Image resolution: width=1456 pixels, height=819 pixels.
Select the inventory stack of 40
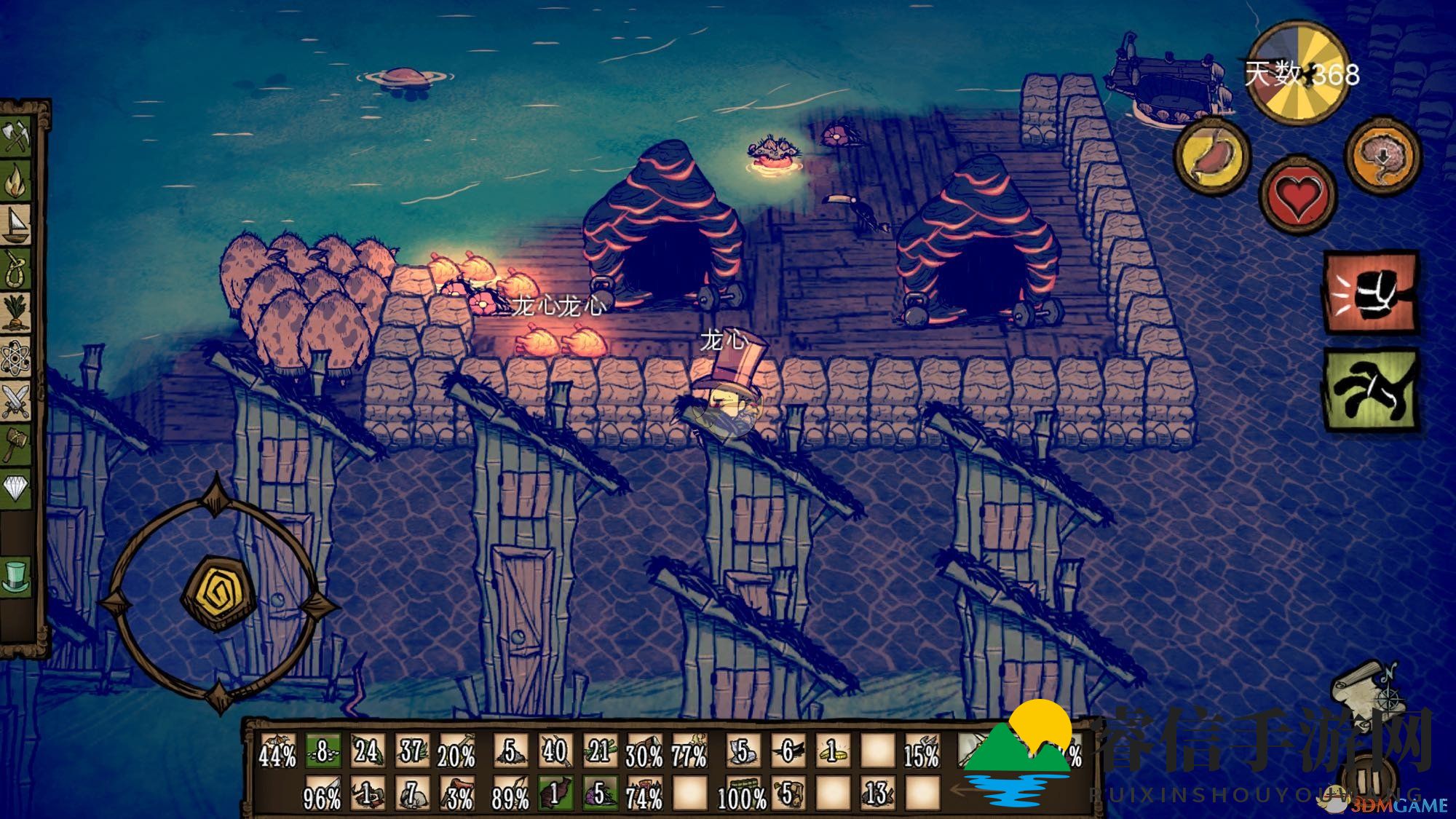555,751
